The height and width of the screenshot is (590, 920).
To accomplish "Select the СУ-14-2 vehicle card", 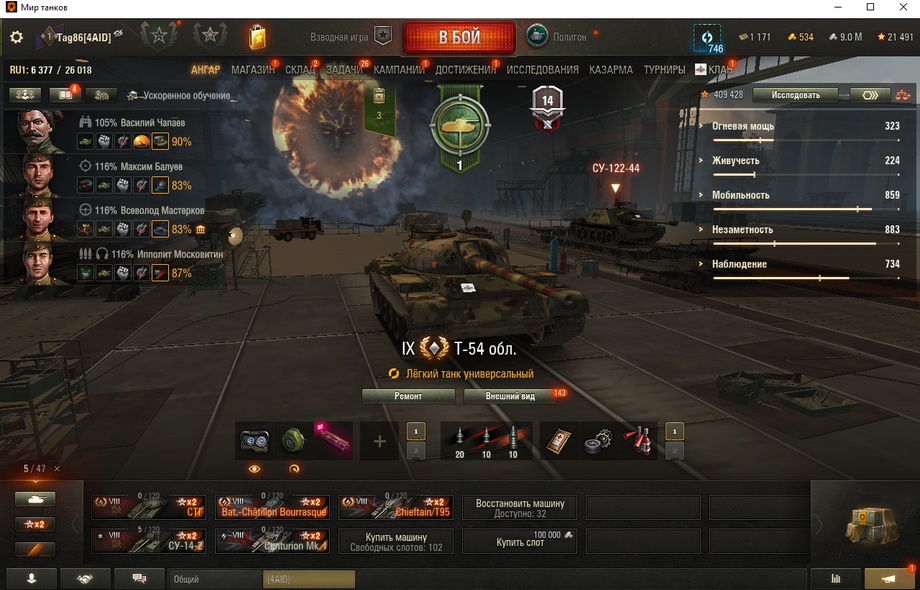I will pyautogui.click(x=149, y=541).
